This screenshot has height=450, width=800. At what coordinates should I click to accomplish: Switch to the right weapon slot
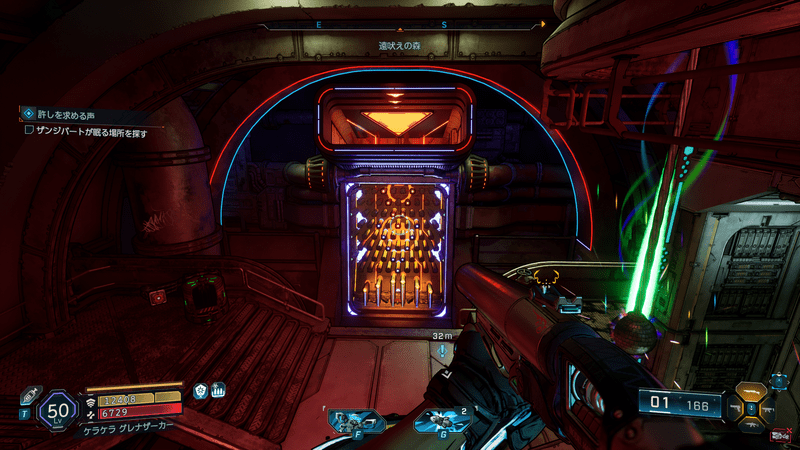click(766, 408)
